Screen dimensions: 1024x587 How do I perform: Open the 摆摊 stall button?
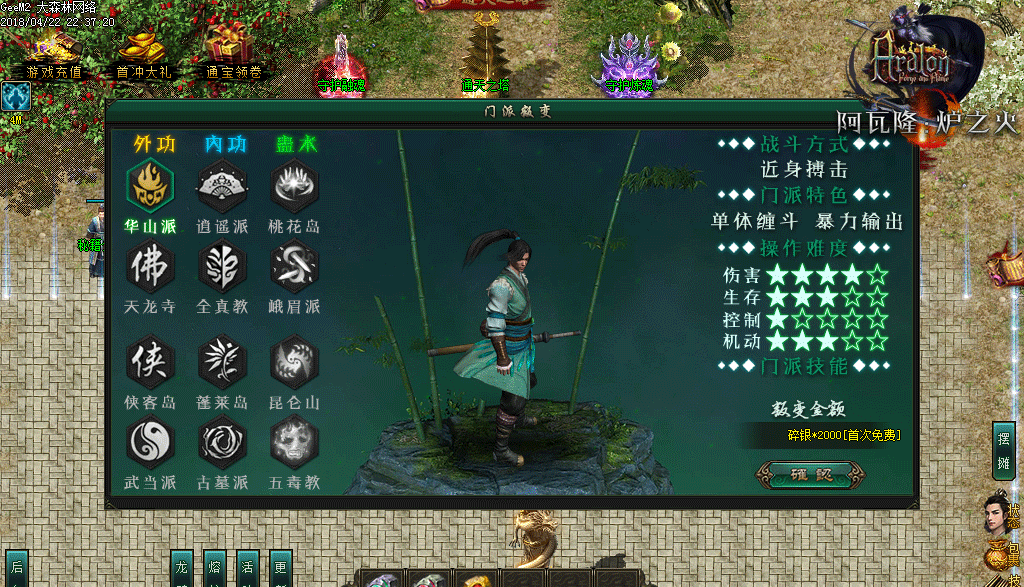pyautogui.click(x=1003, y=450)
